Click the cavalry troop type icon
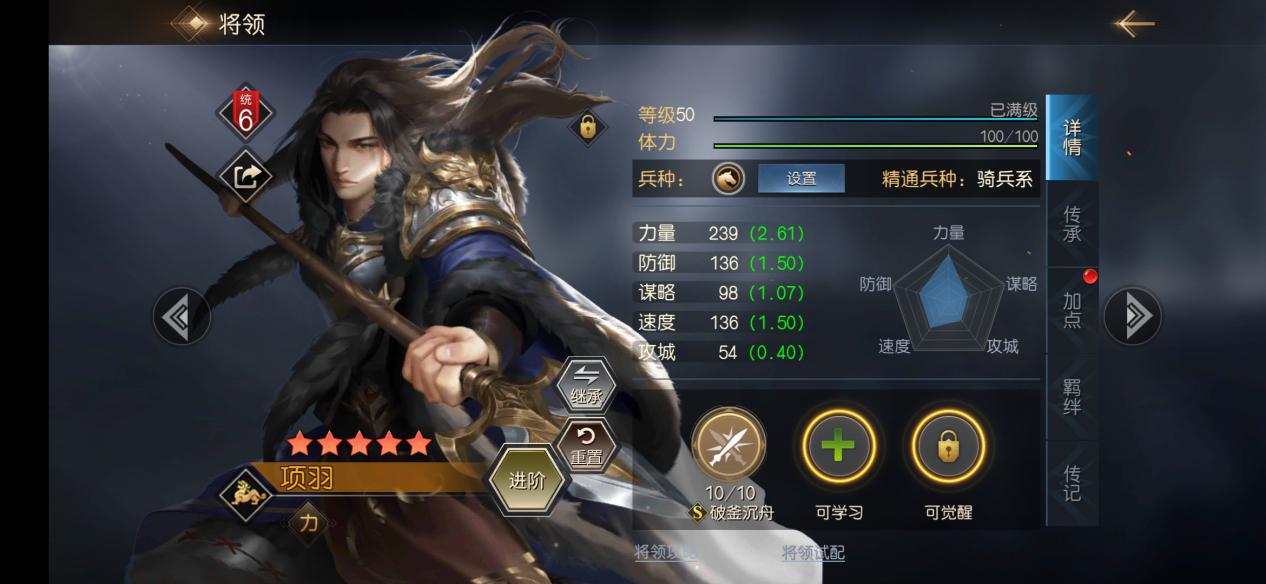The width and height of the screenshot is (1266, 584). pos(729,179)
